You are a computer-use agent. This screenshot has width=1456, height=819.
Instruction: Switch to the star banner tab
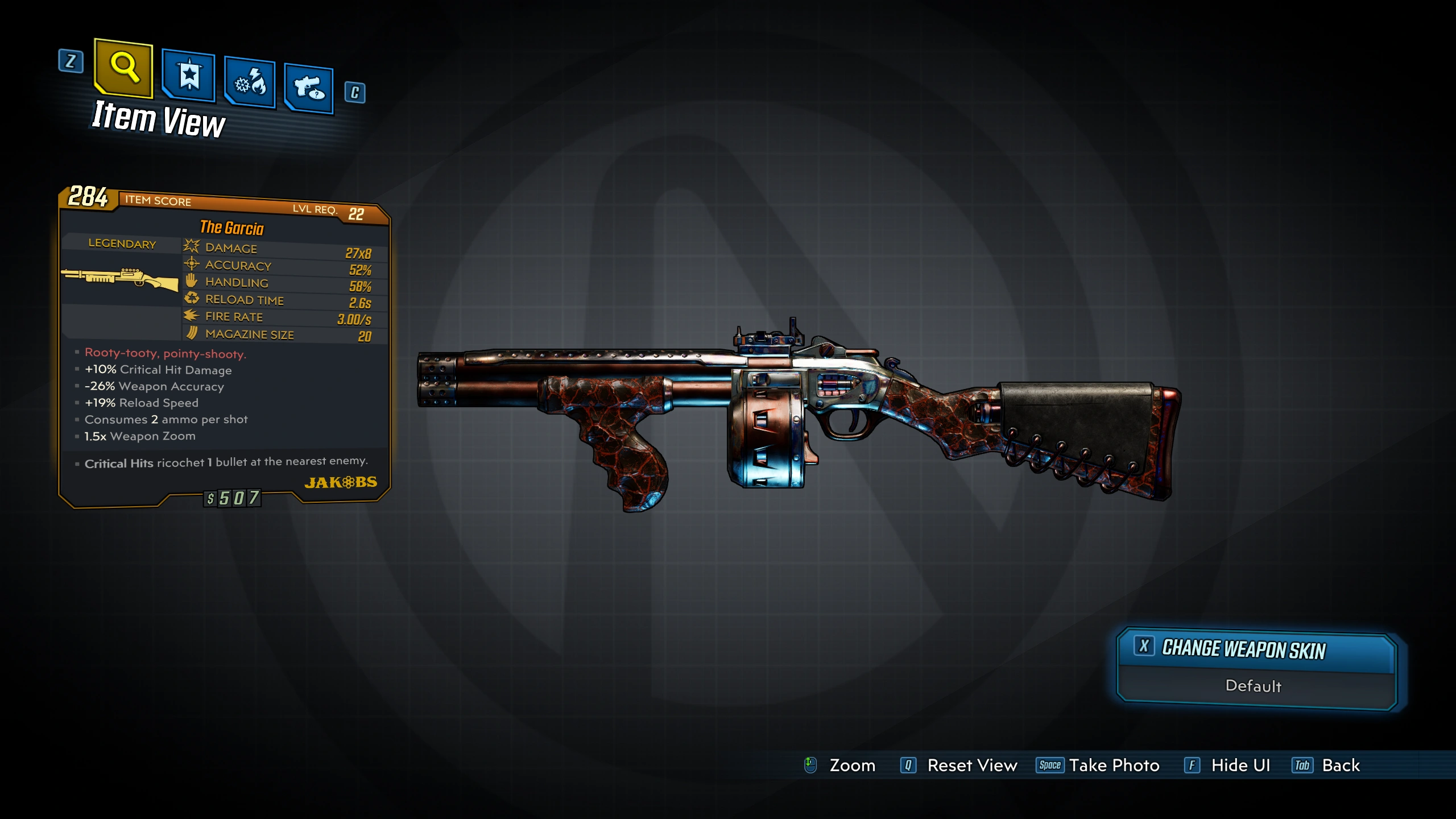click(189, 75)
